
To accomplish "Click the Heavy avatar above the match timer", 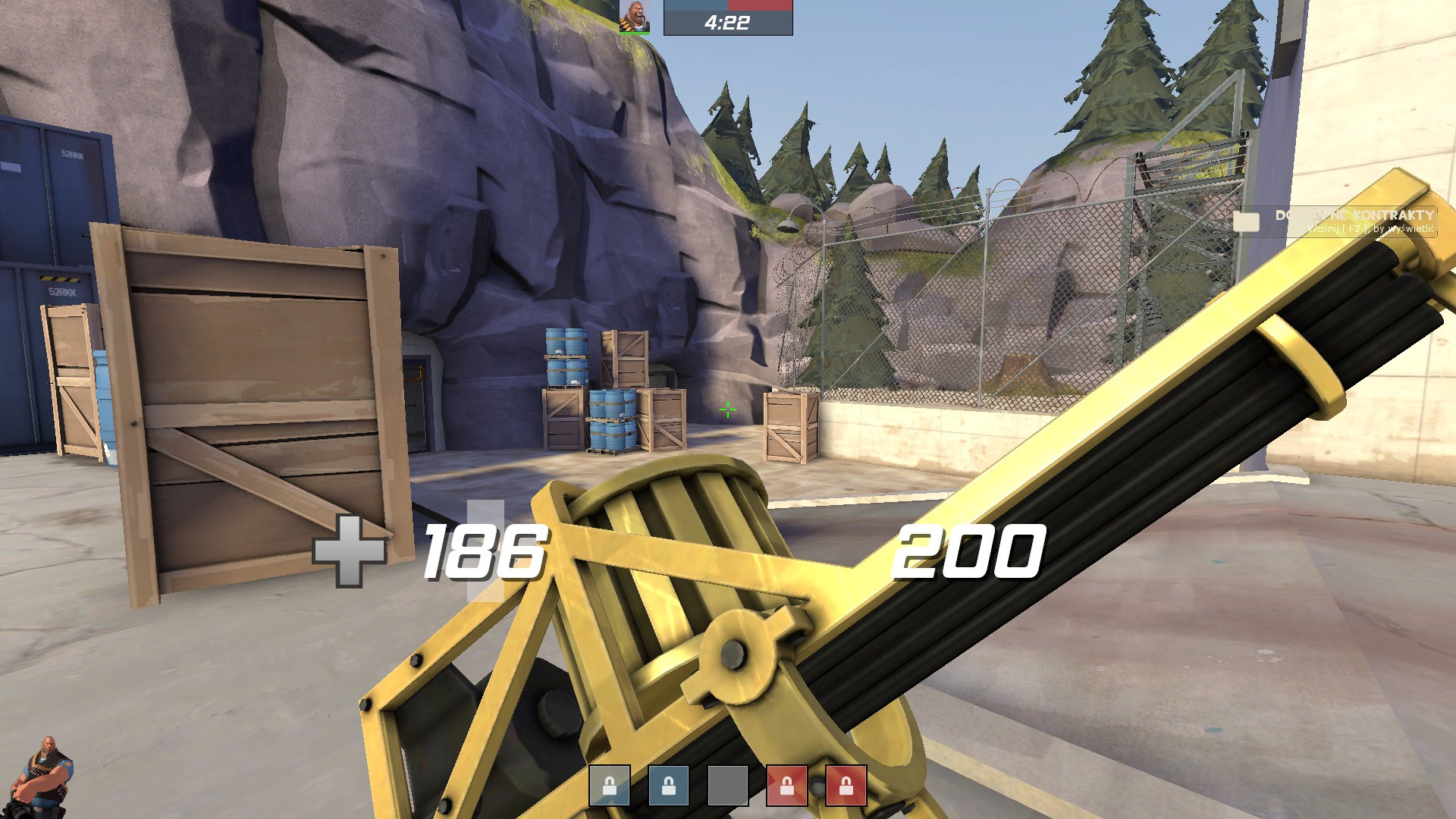I will coord(634,17).
